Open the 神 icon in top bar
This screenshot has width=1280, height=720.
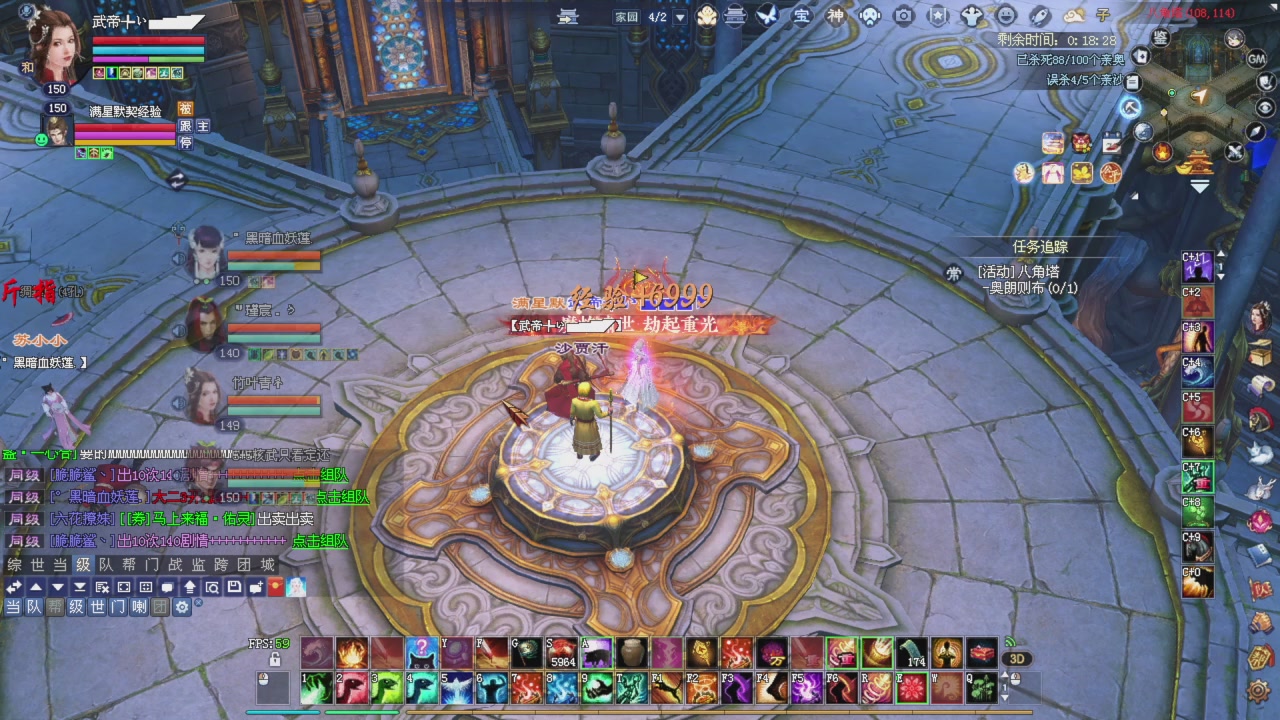[x=835, y=16]
